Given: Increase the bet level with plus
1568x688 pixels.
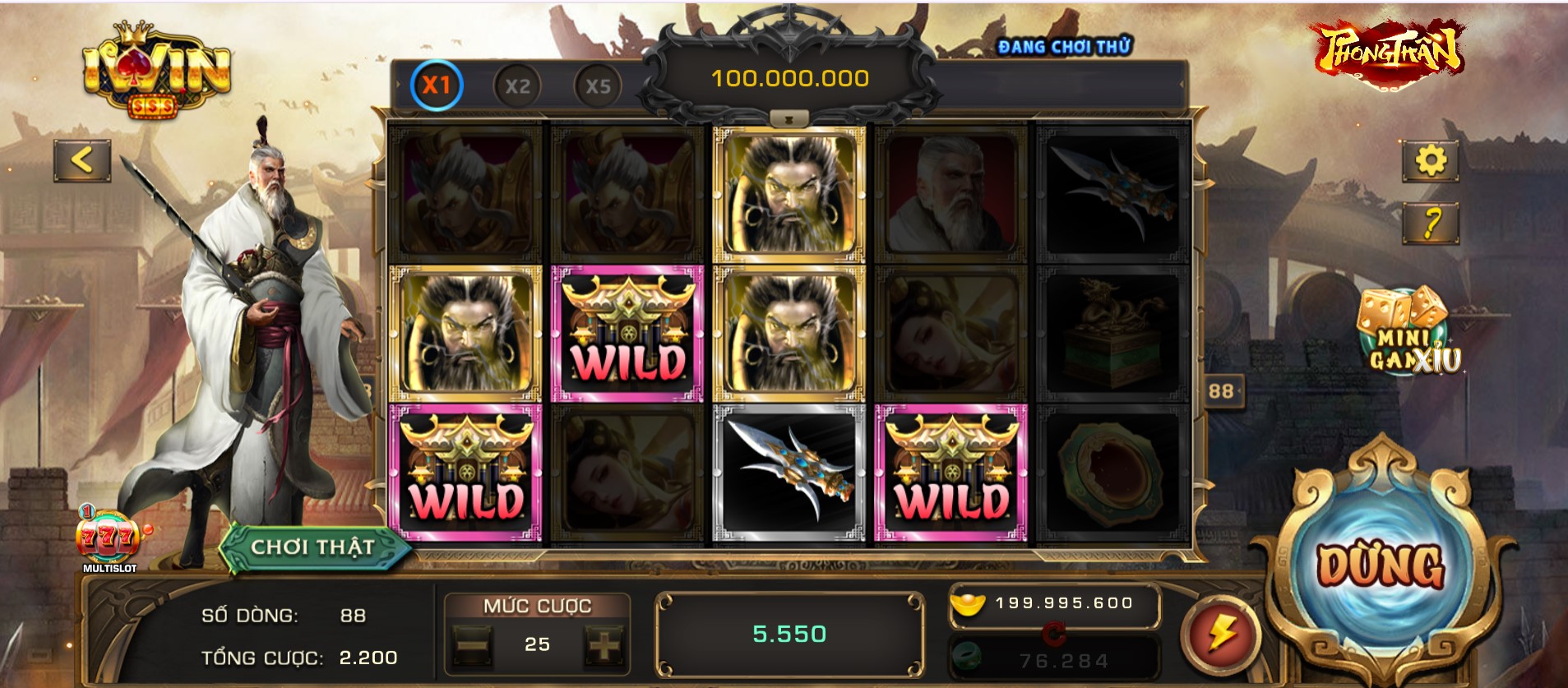Looking at the screenshot, I should click(x=603, y=645).
